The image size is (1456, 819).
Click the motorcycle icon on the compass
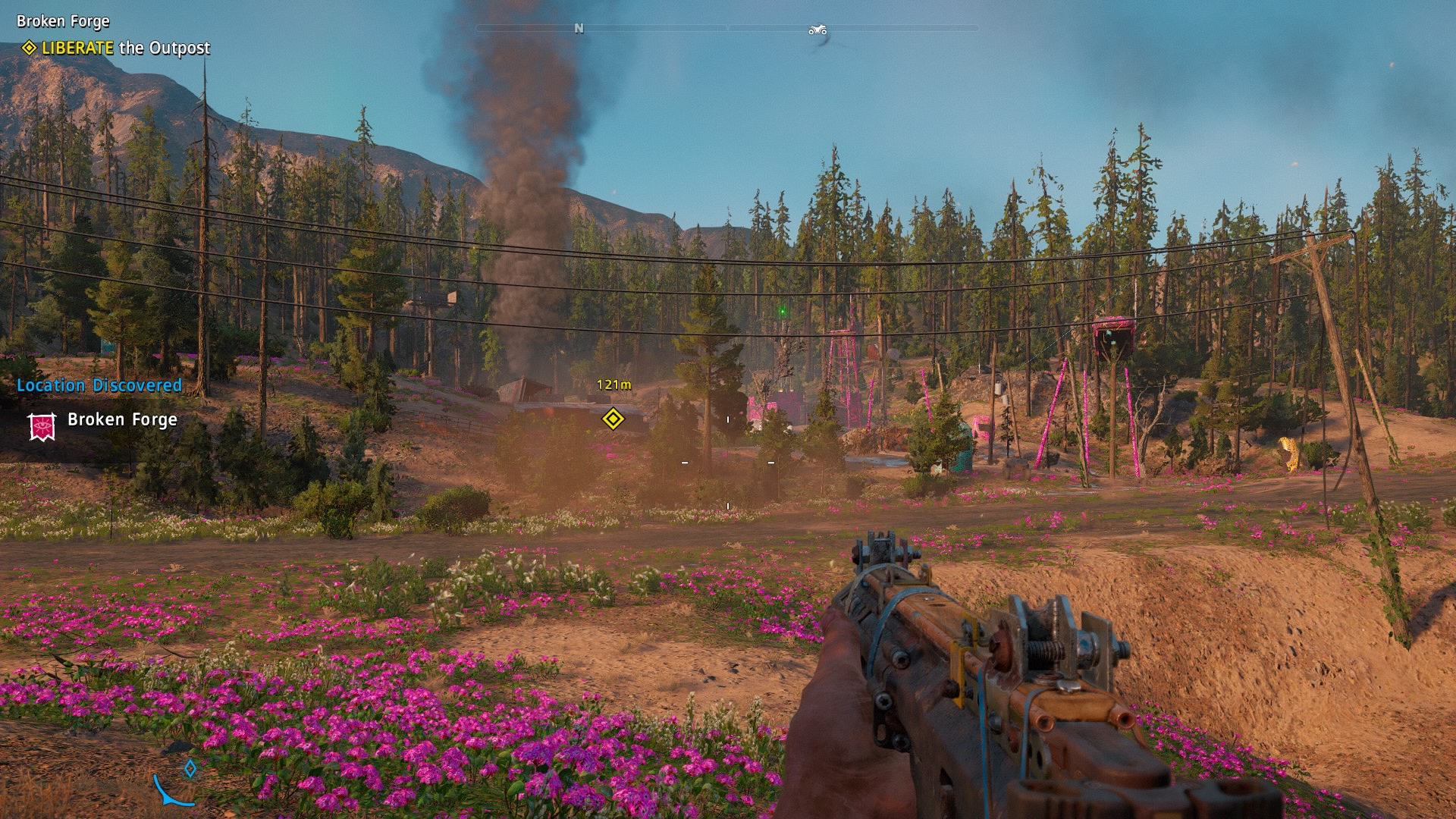pyautogui.click(x=817, y=30)
